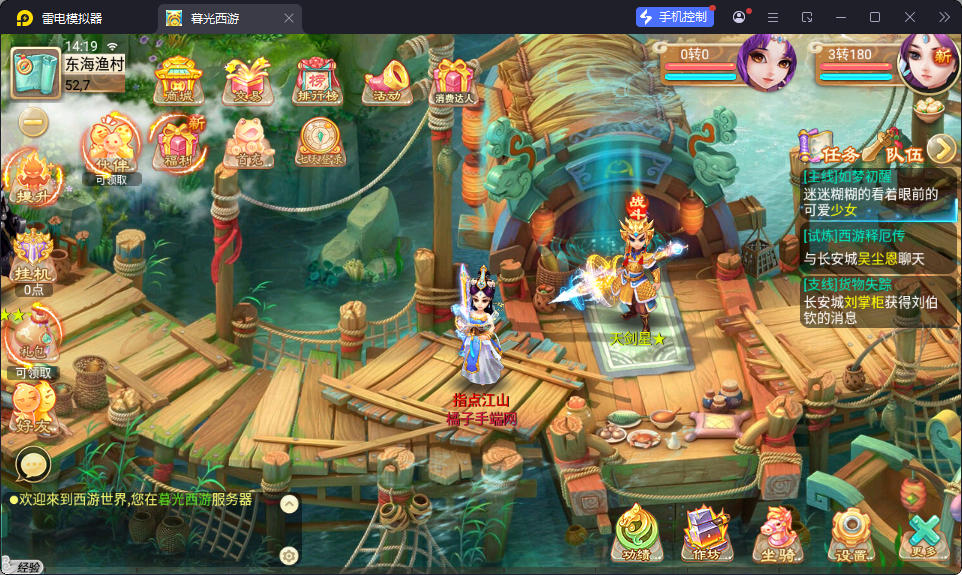
Task: Select the 如梦初醒 main quest entry
Action: (868, 193)
